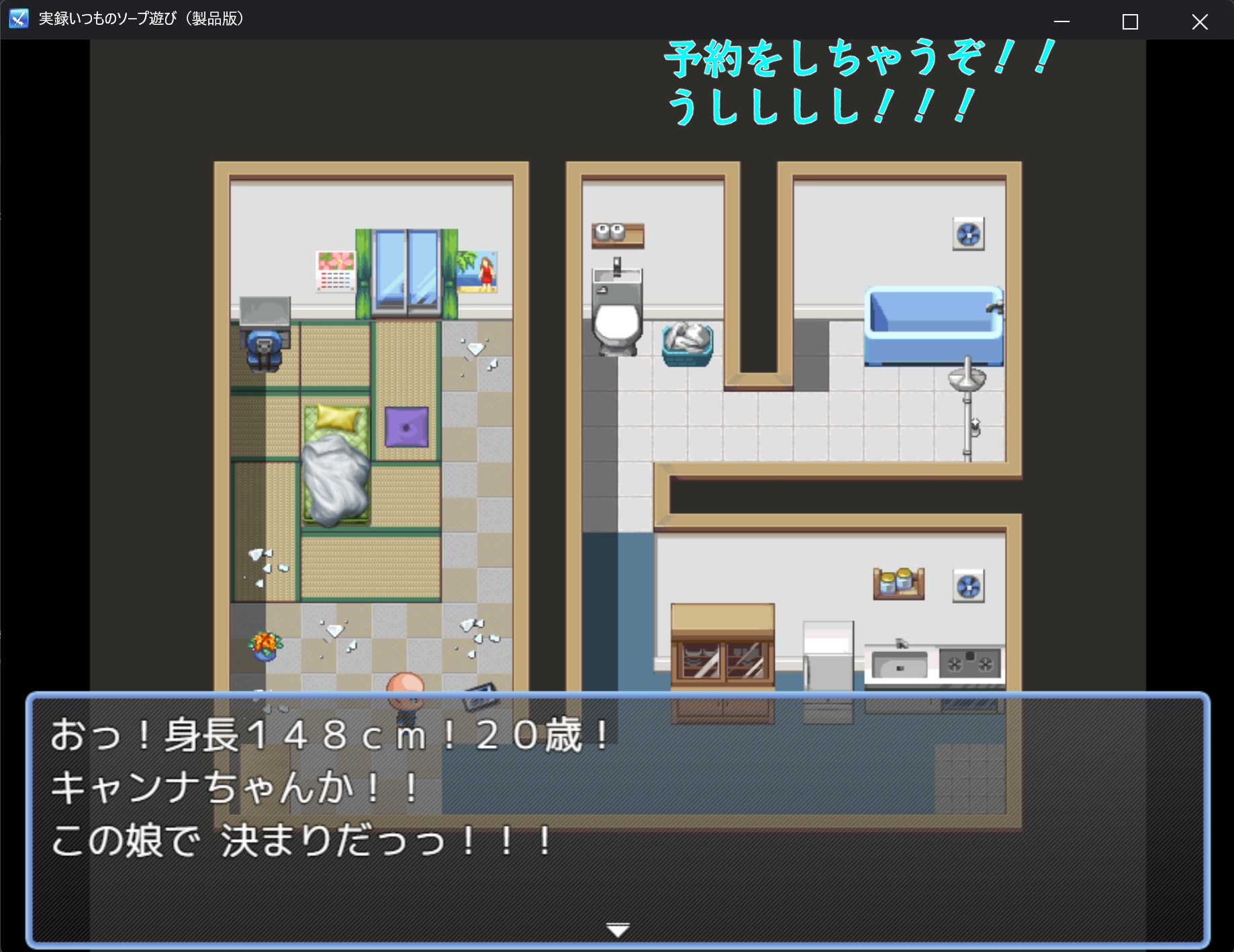Click the game window title 実録いつものソープ遊び
This screenshot has height=952, width=1234.
coord(141,19)
